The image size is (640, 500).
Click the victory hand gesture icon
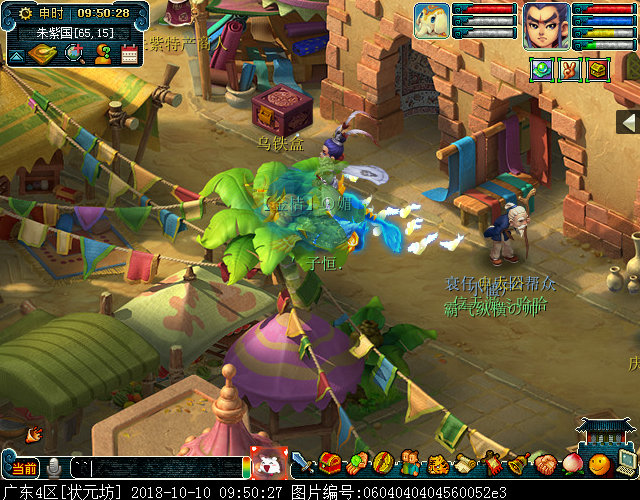(x=570, y=70)
